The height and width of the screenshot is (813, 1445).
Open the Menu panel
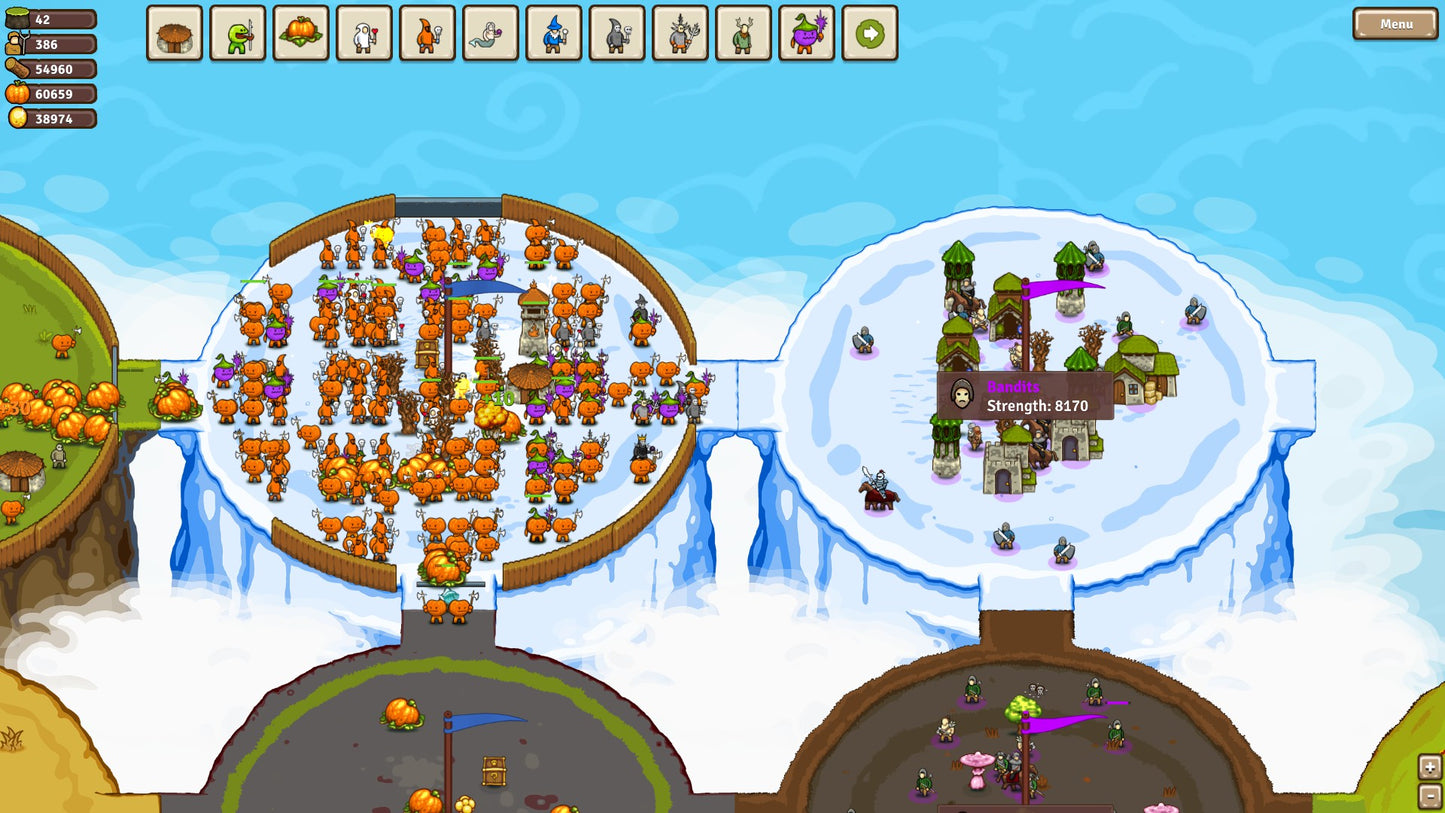coord(1394,25)
